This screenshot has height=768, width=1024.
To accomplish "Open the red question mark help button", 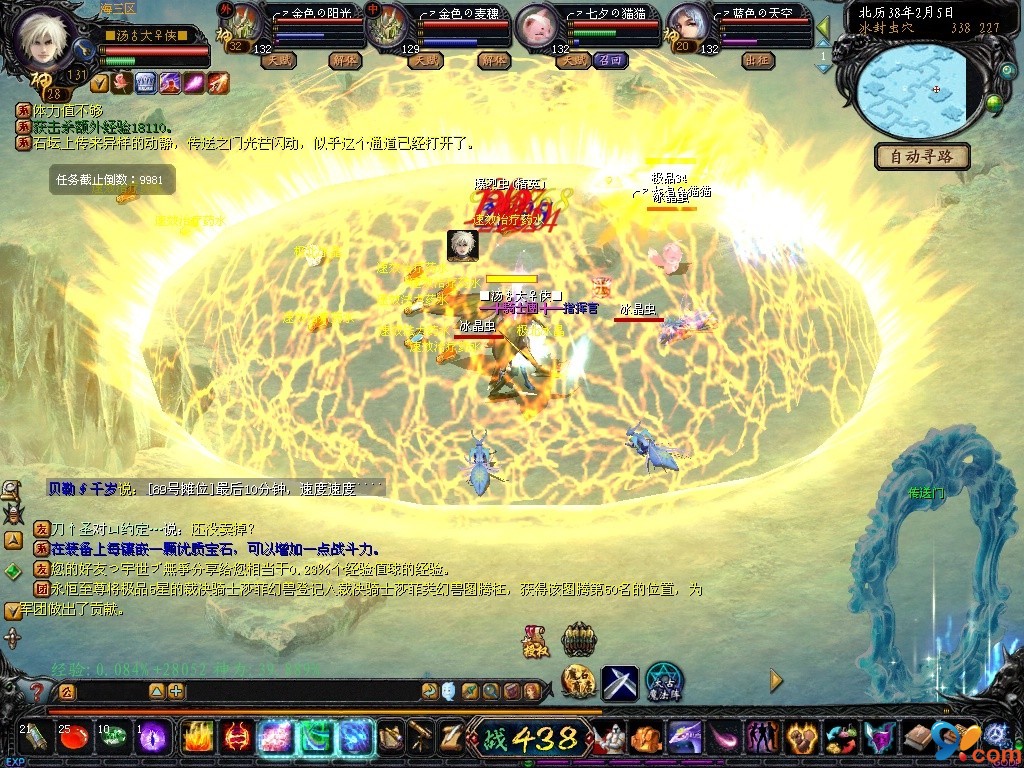I will tap(37, 691).
